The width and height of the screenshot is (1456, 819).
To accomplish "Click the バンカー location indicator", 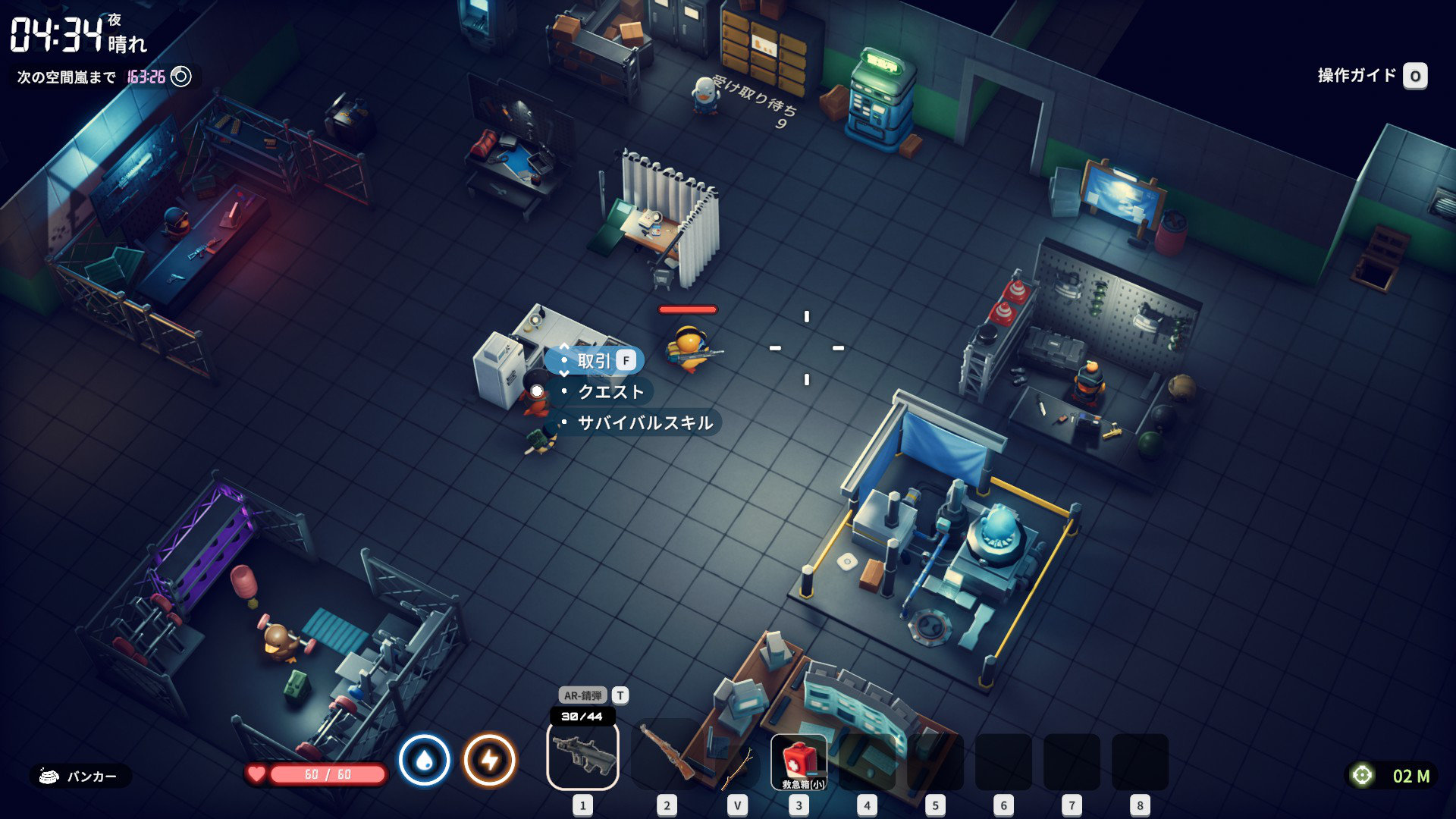I will [x=80, y=777].
